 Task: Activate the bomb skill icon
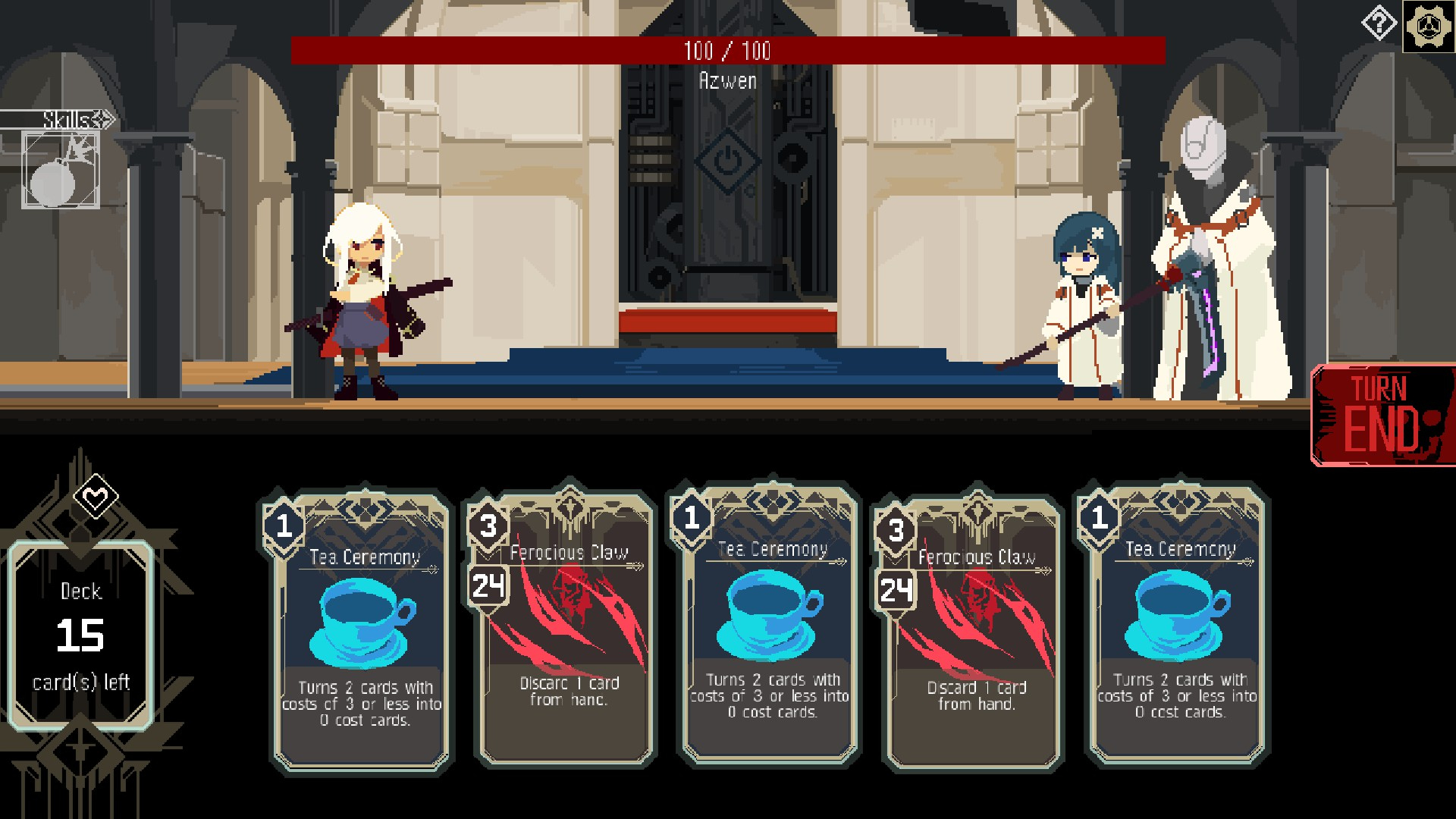61,171
